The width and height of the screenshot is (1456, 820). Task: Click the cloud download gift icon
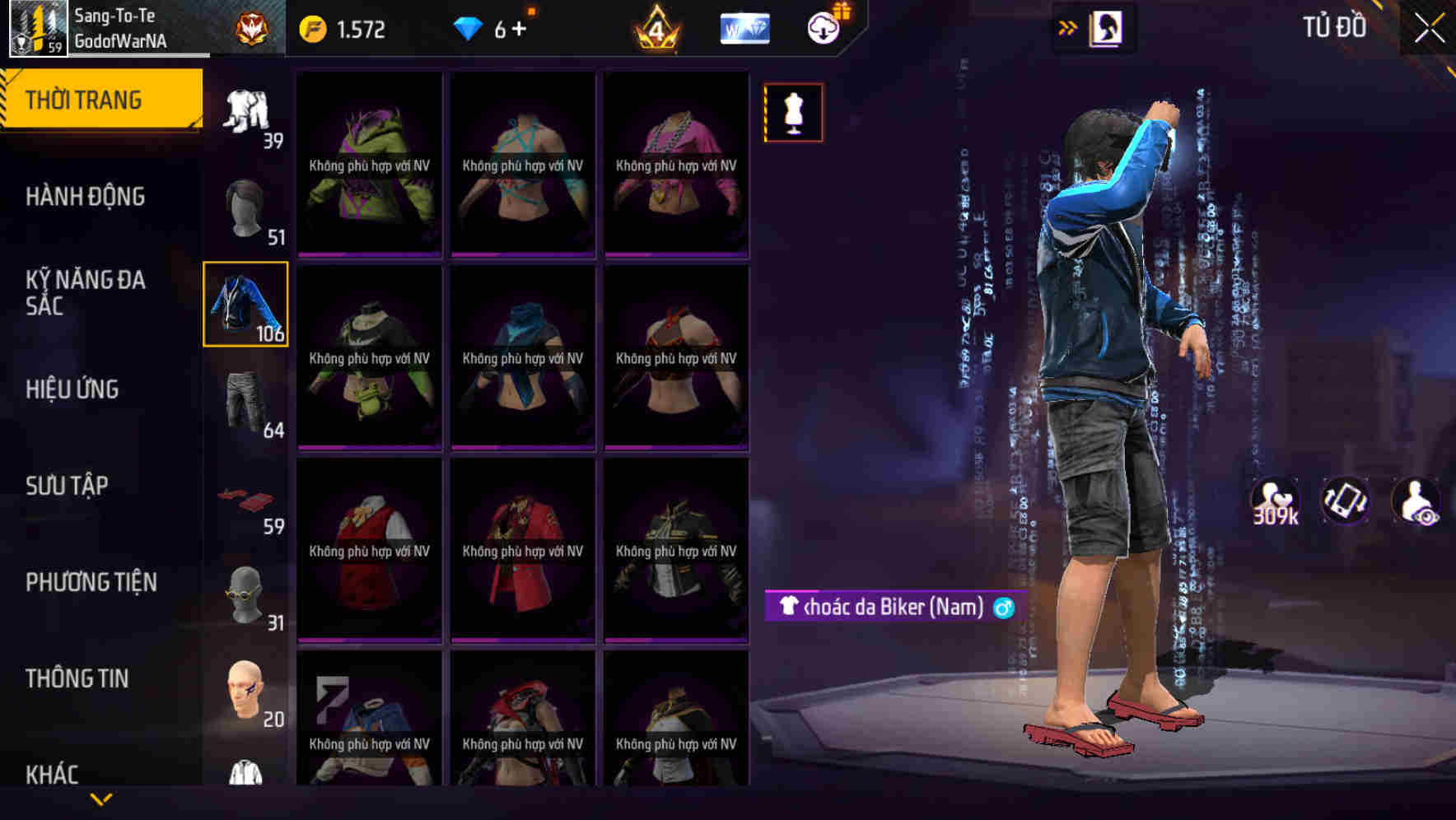coord(826,27)
